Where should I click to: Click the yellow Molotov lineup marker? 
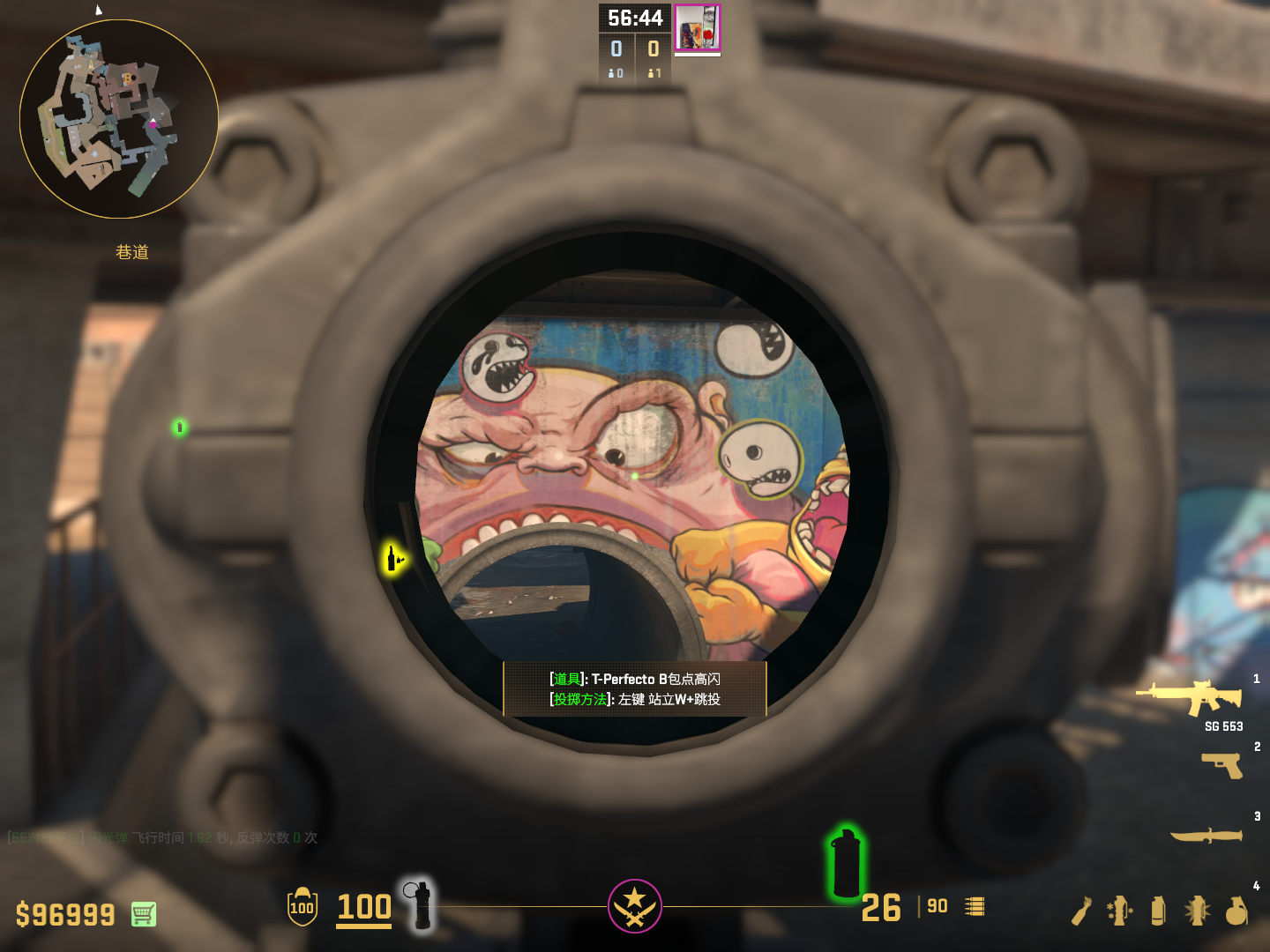click(x=392, y=558)
